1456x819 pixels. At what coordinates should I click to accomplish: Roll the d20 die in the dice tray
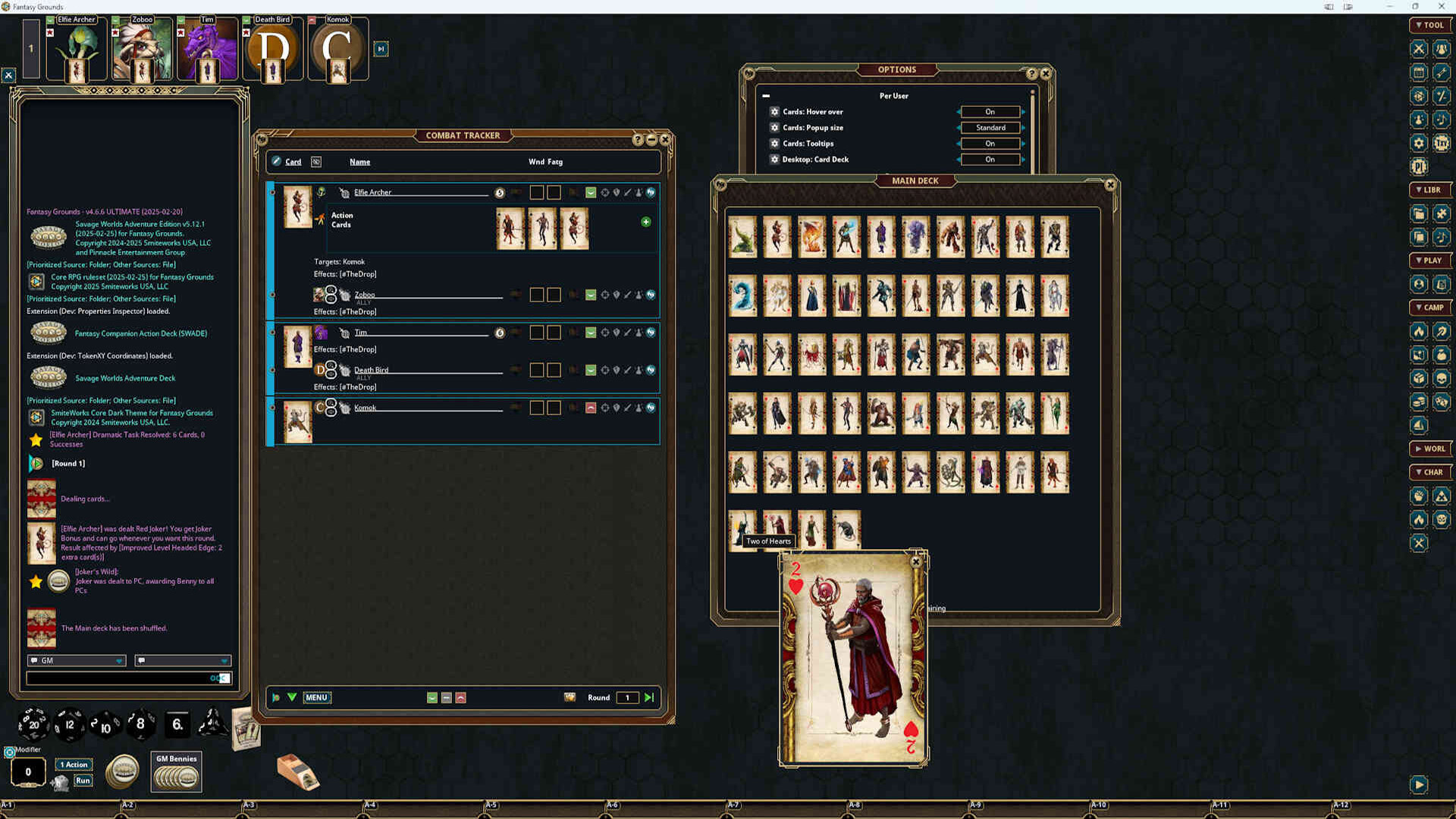click(x=33, y=724)
